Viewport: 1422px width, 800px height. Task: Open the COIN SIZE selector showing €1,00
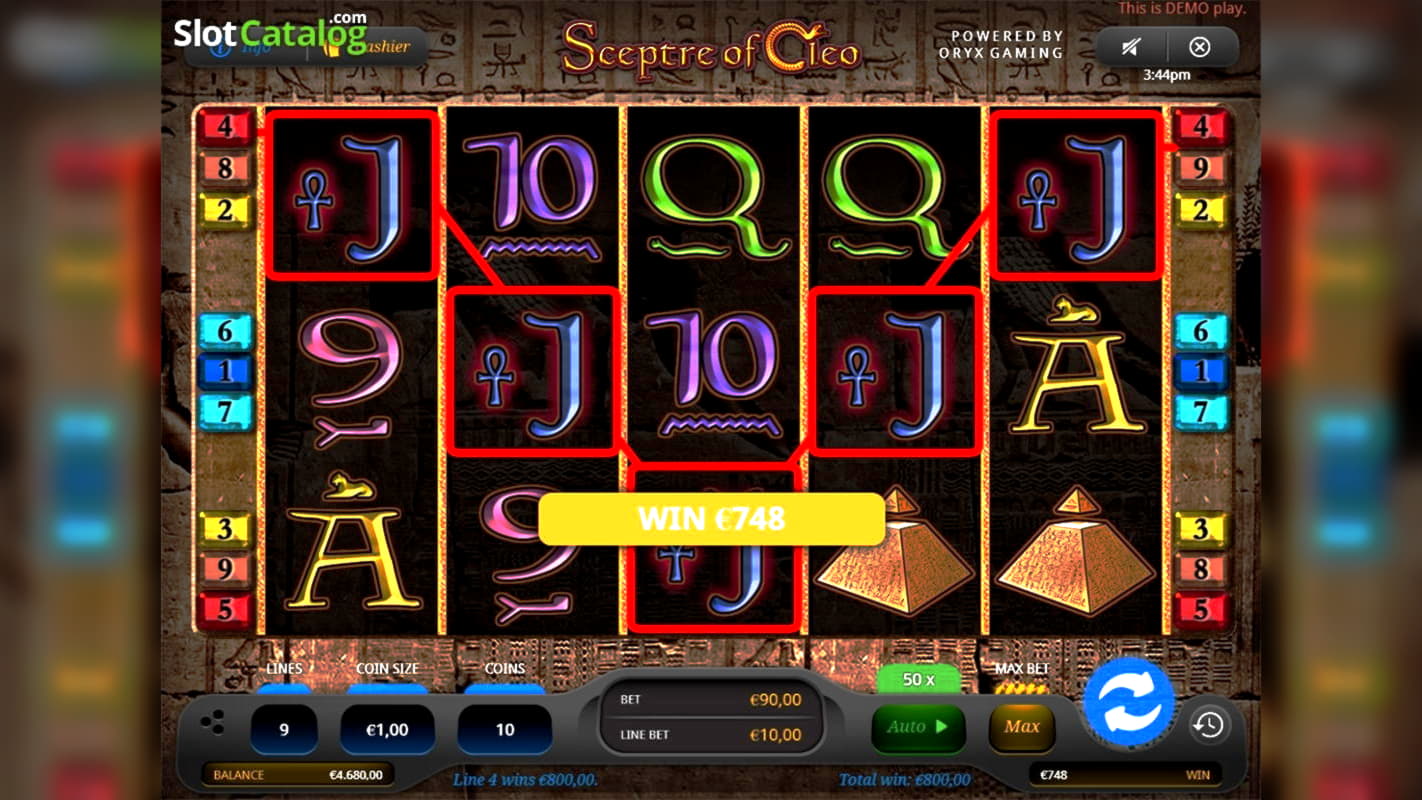pos(387,728)
